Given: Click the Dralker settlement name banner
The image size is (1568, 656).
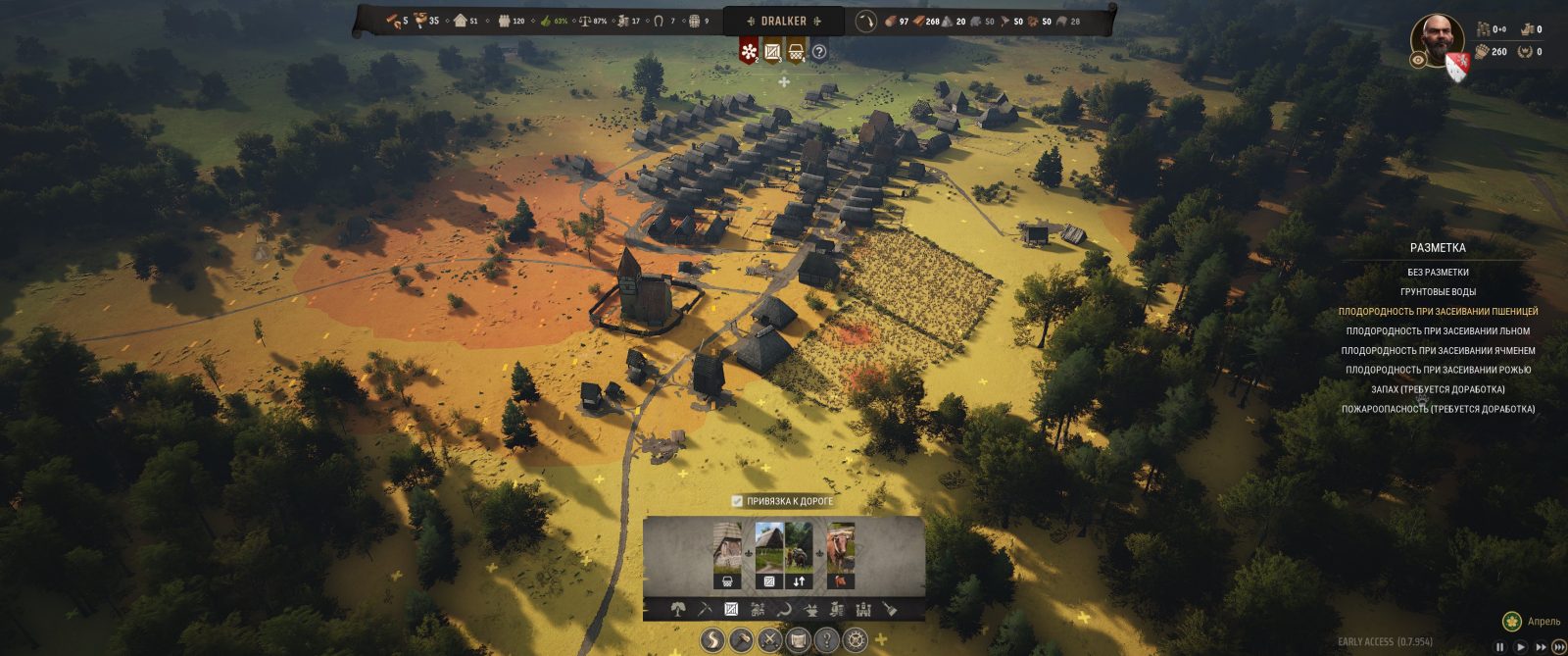Looking at the screenshot, I should (783, 21).
